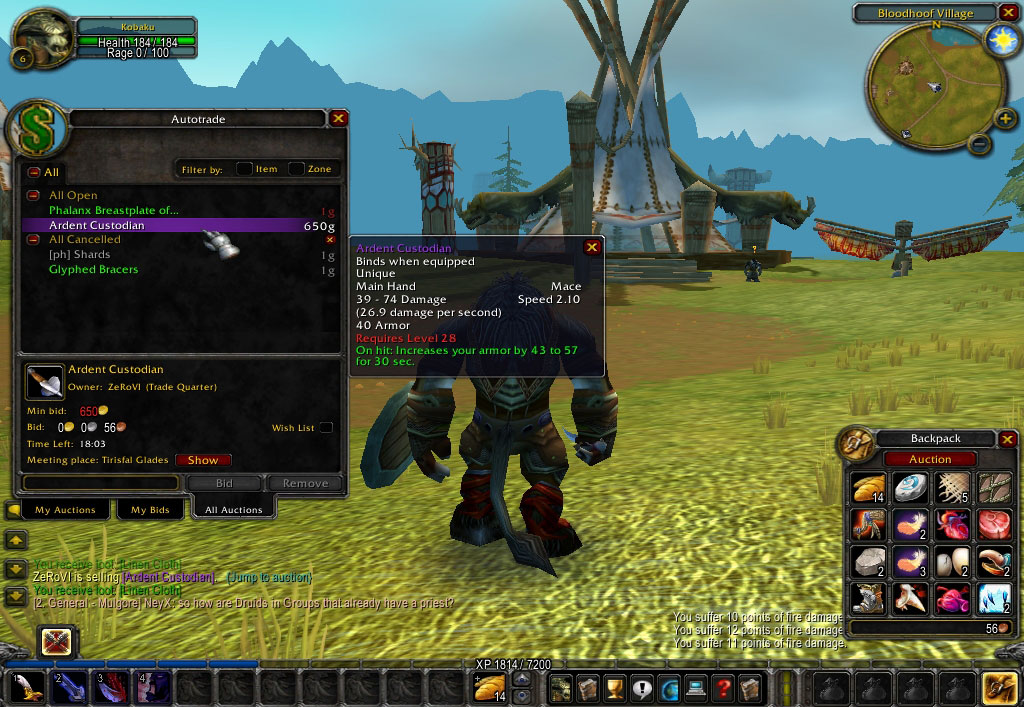This screenshot has width=1024, height=707.
Task: Zoom out the minimap
Action: pyautogui.click(x=980, y=144)
